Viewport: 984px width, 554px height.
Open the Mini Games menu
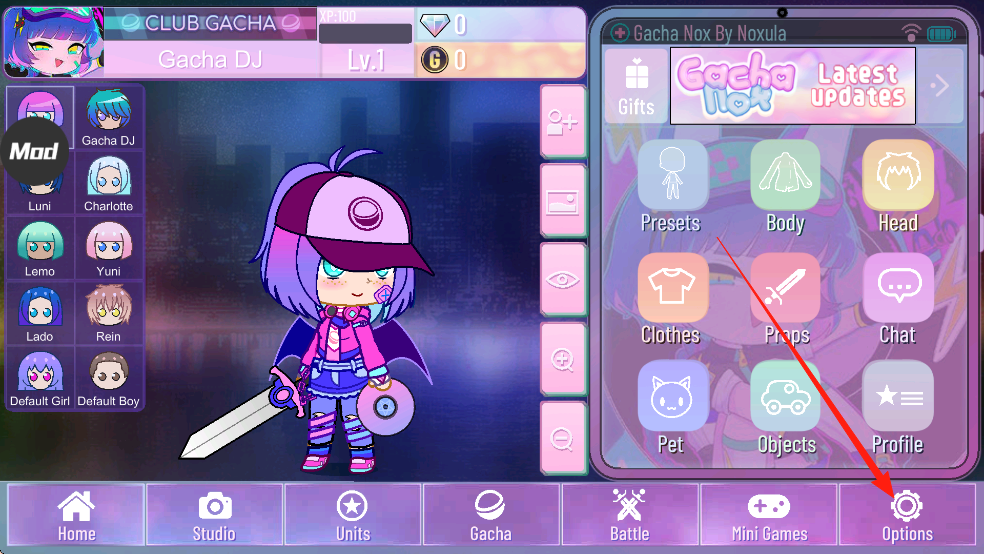click(768, 515)
